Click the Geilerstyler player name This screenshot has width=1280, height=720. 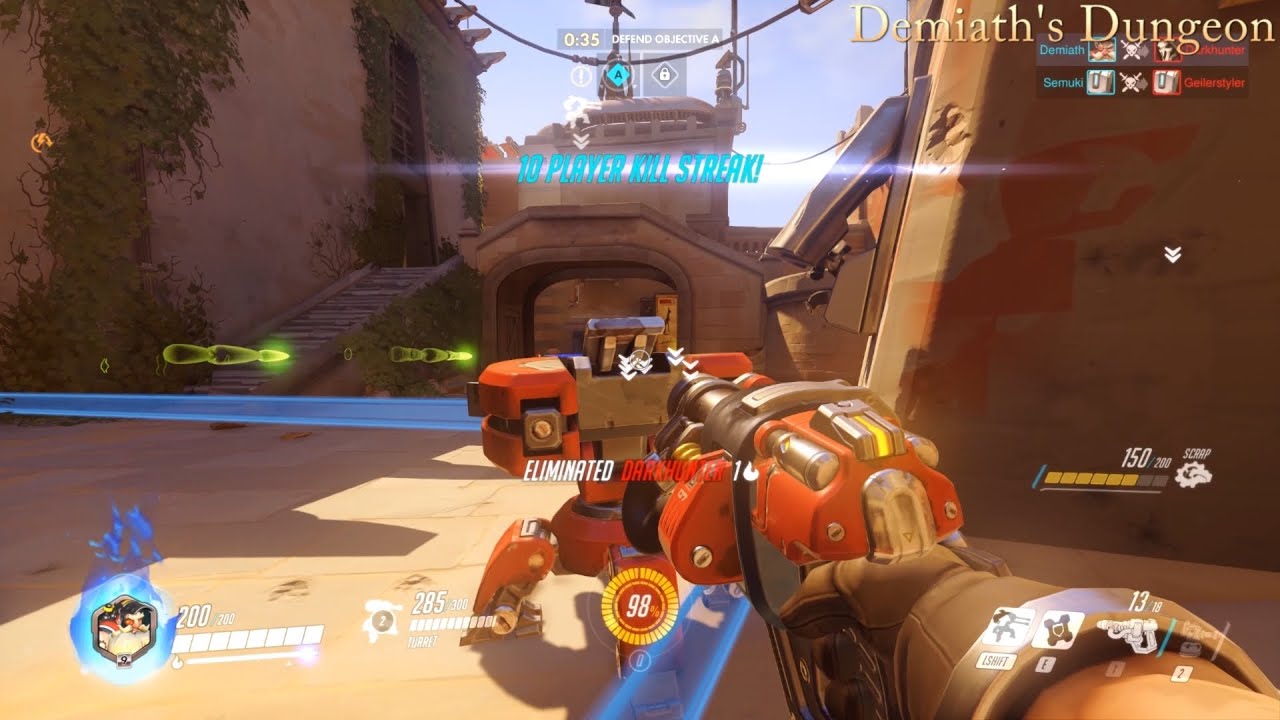pos(1216,83)
